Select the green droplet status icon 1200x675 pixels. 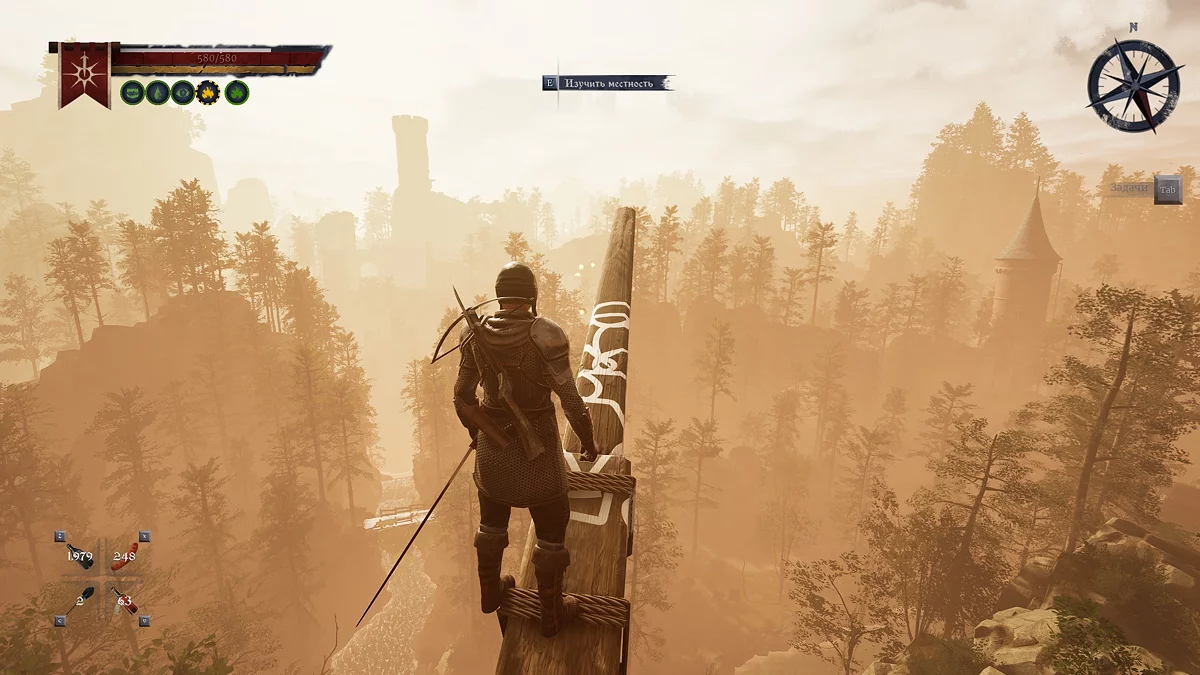pos(157,93)
